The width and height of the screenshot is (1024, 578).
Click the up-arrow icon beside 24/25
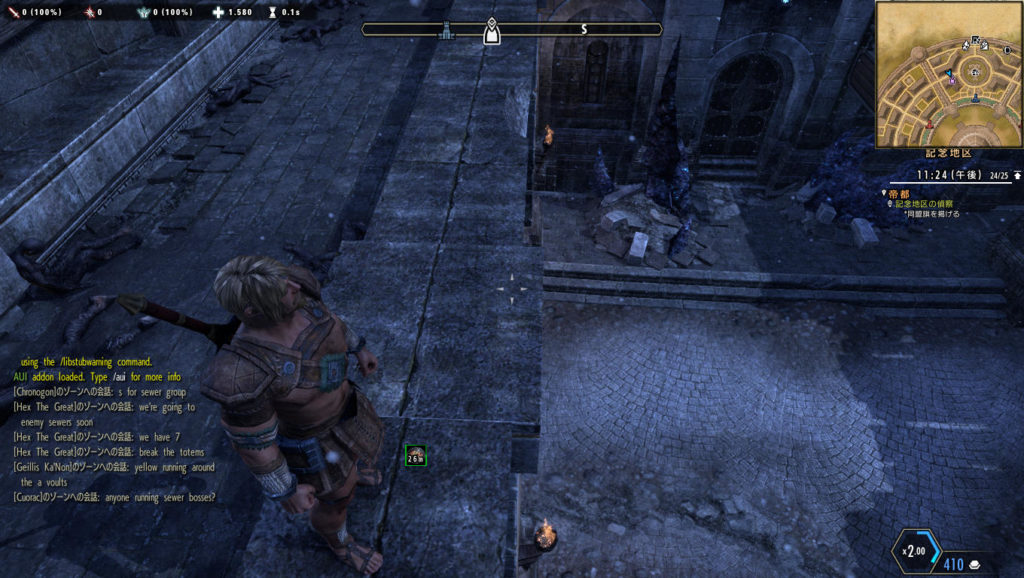pyautogui.click(x=1017, y=175)
